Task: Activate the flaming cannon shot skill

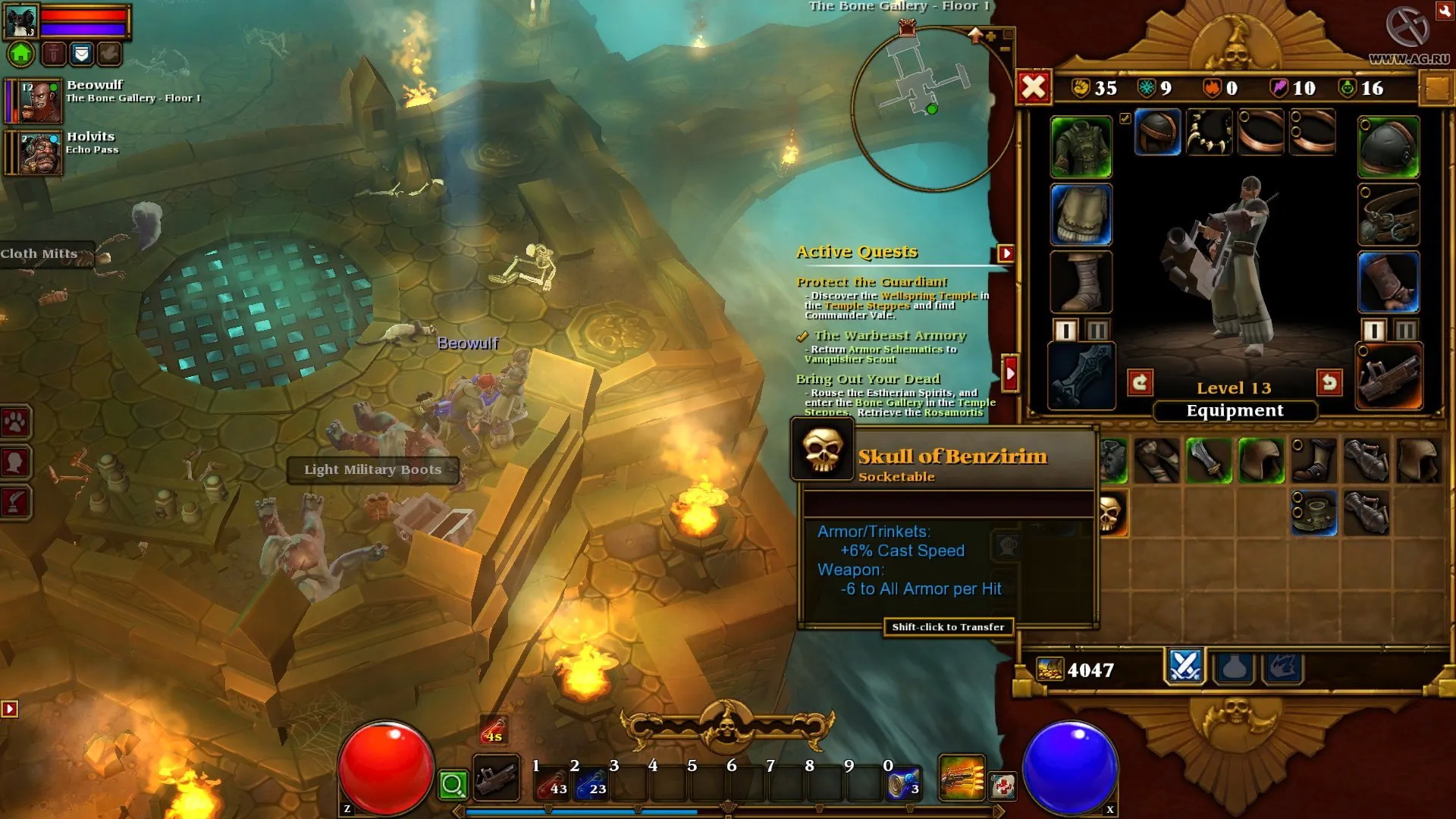Action: pyautogui.click(x=962, y=778)
